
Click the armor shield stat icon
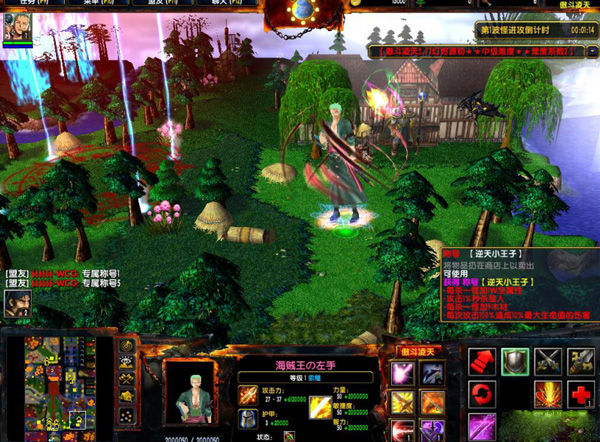pos(247,420)
